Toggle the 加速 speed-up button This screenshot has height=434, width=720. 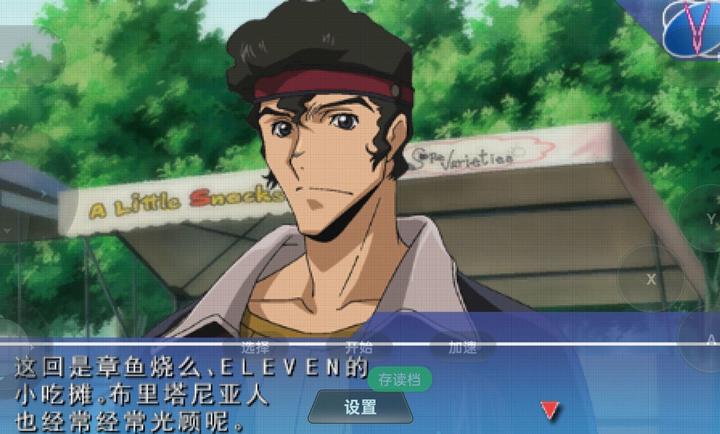pyautogui.click(x=462, y=348)
